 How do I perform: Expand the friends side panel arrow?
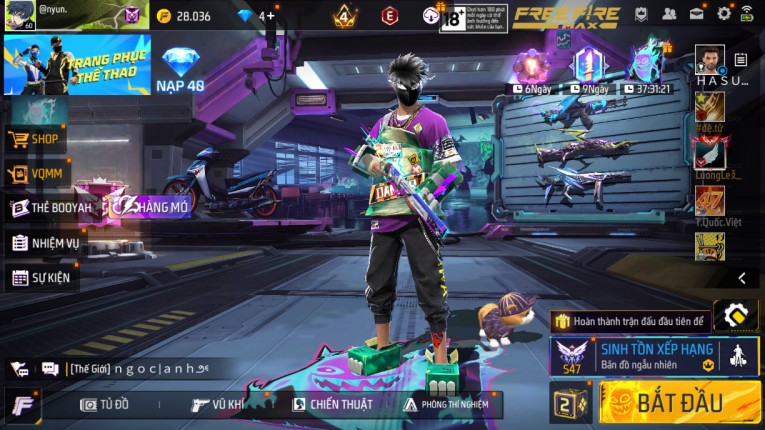[x=741, y=278]
